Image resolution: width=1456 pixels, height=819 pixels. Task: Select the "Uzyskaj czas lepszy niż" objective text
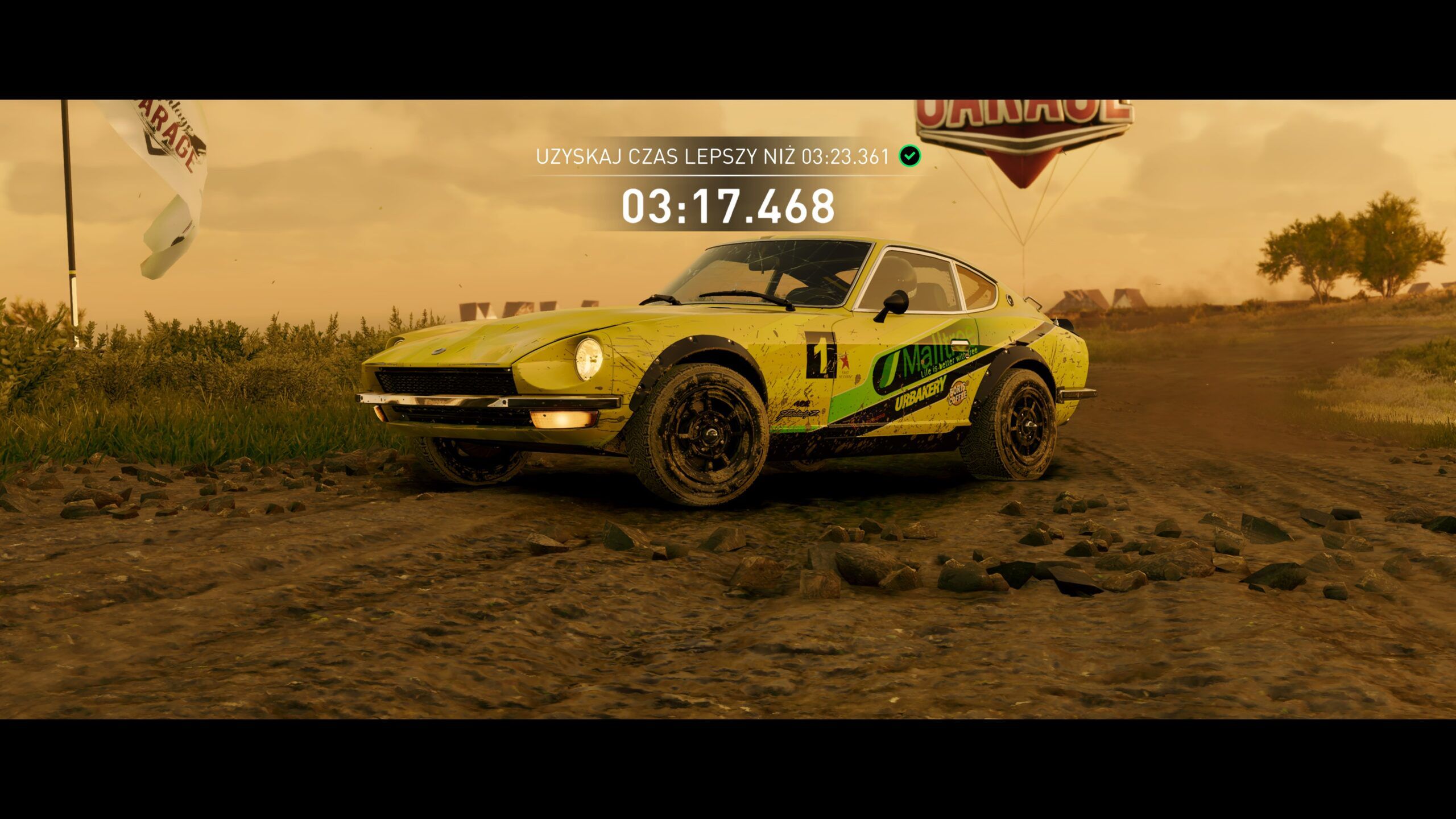click(x=712, y=157)
